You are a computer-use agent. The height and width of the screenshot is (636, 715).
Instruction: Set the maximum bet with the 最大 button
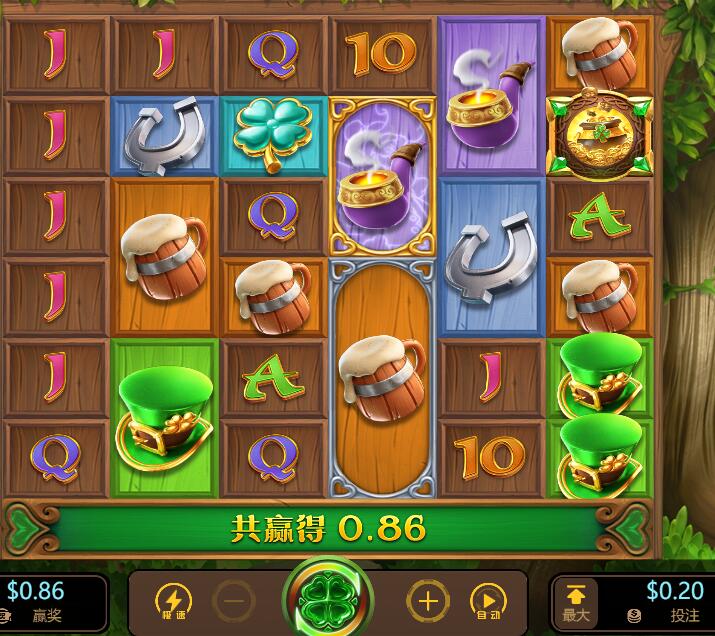click(x=577, y=601)
